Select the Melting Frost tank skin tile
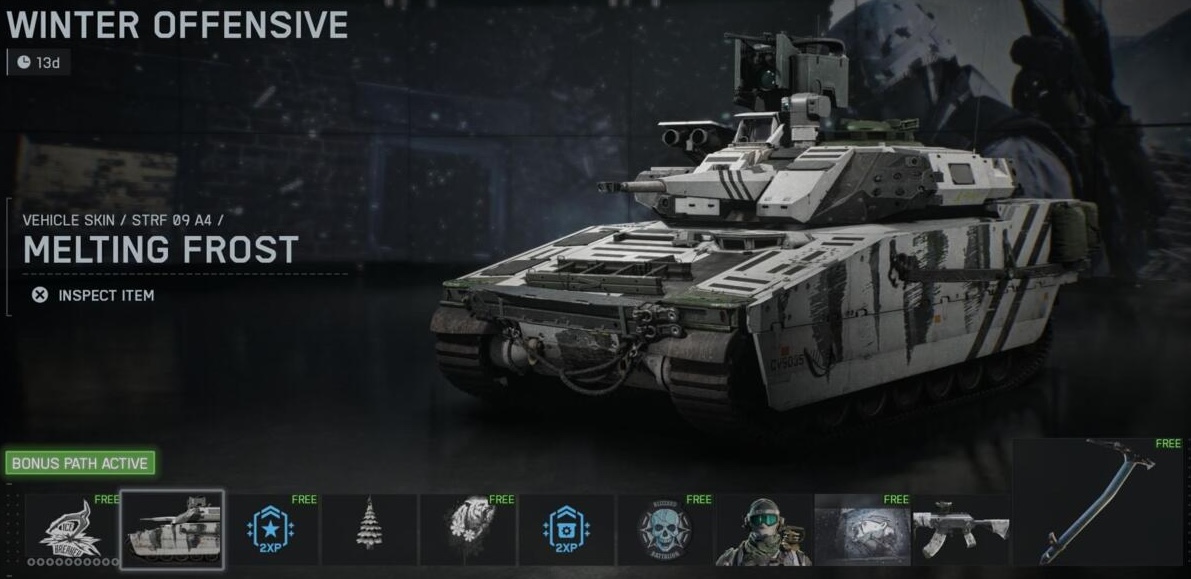This screenshot has width=1191, height=579. click(x=172, y=530)
